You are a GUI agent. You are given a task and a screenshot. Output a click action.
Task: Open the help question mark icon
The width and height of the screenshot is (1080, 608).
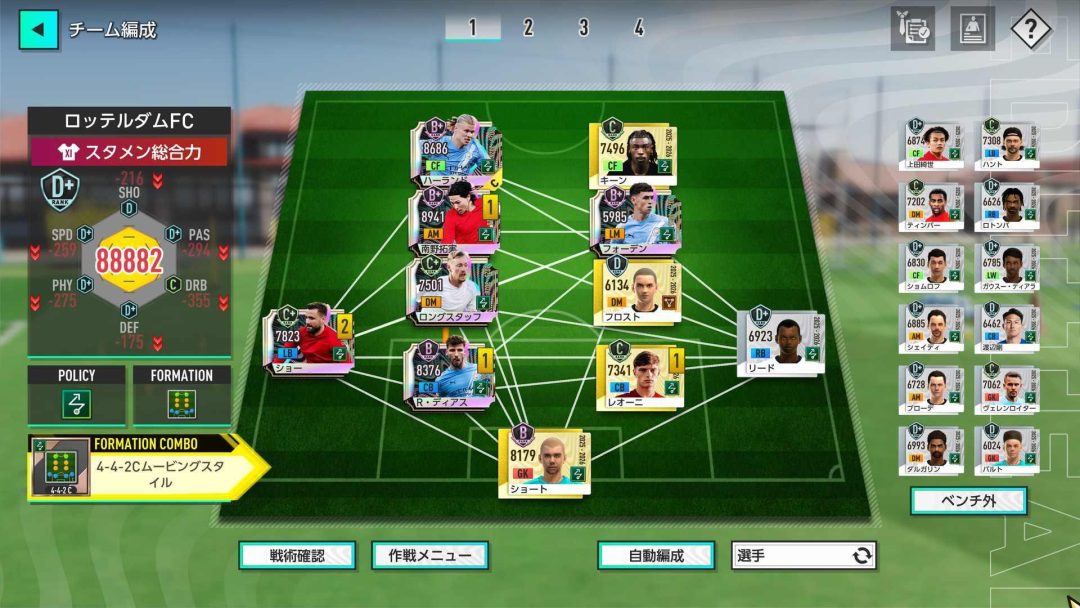pyautogui.click(x=1030, y=29)
